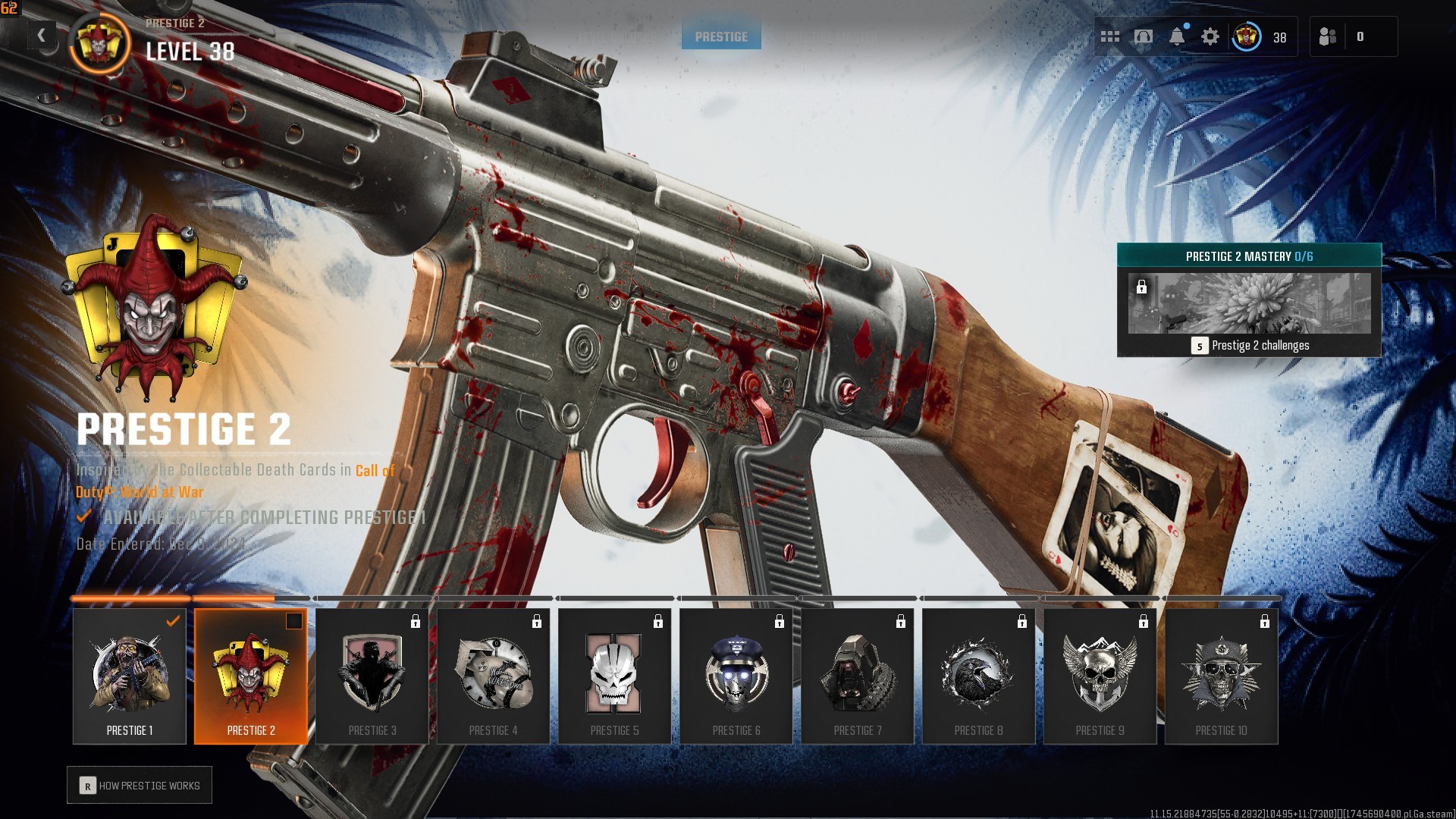Open How Prestige Works info
1456x819 pixels.
(x=140, y=786)
